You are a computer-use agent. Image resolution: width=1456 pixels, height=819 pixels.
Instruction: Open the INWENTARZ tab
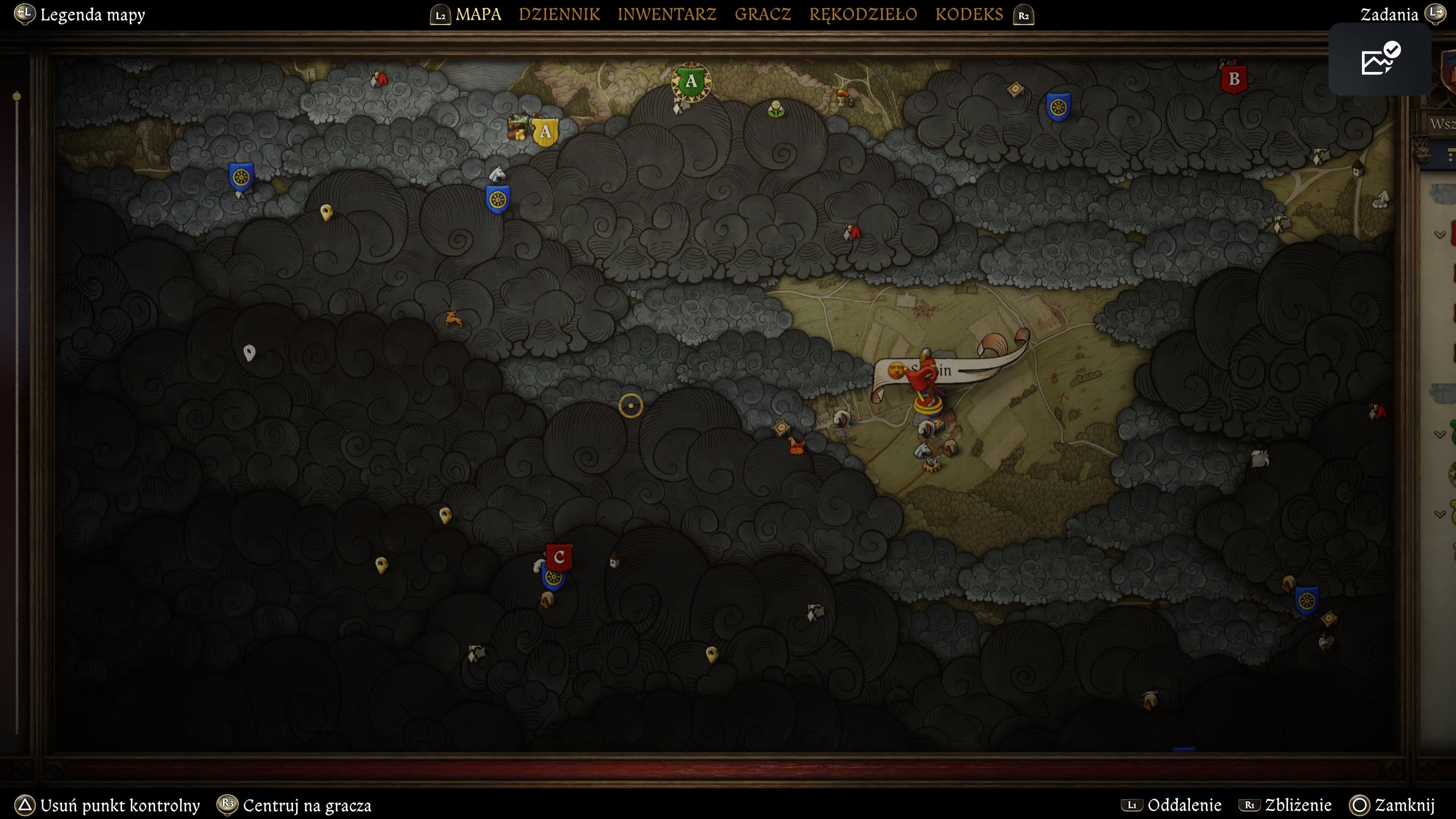667,14
